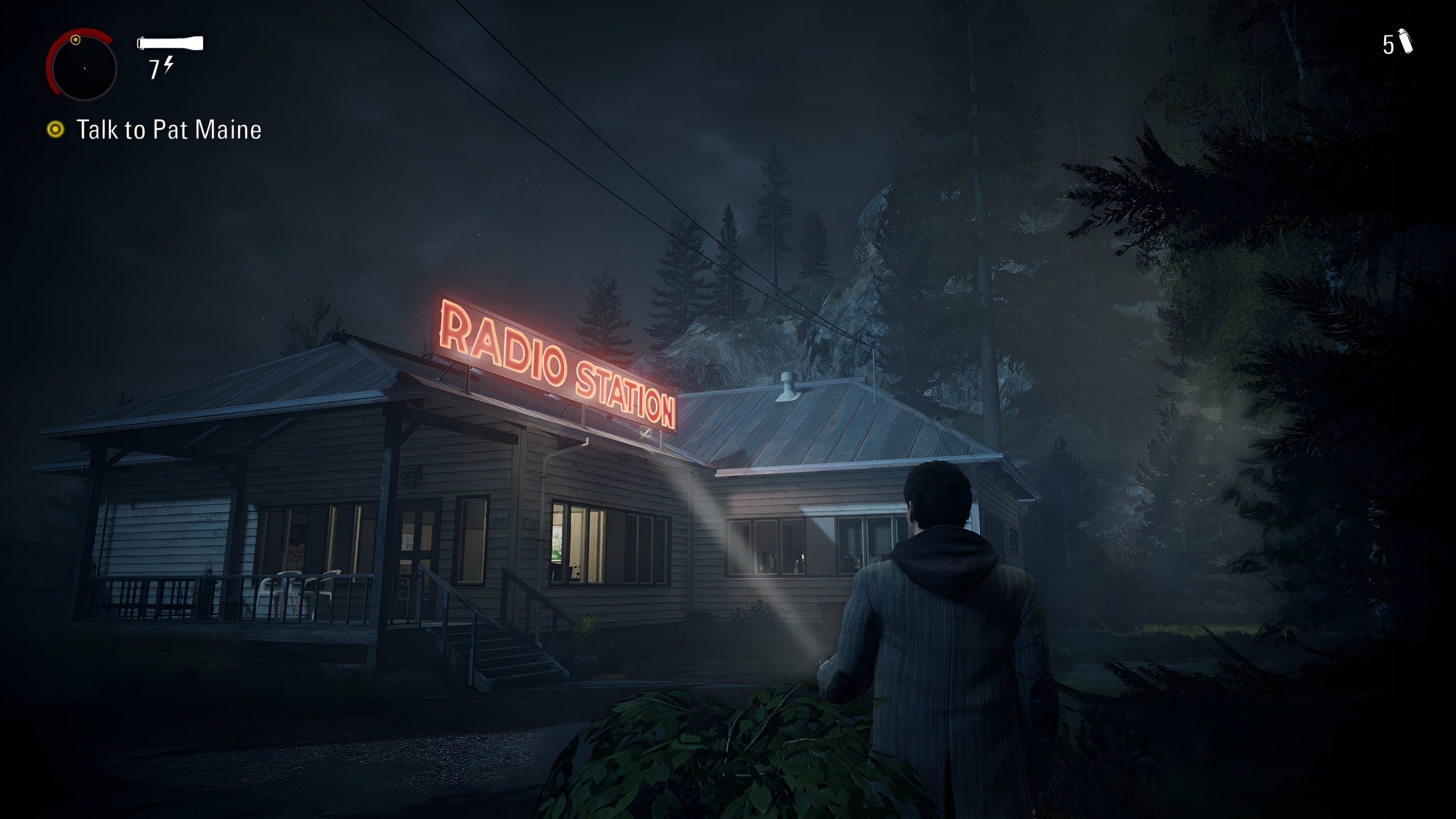The height and width of the screenshot is (819, 1456).
Task: Select the "Talk to Pat Maine" objective
Action: pyautogui.click(x=168, y=130)
